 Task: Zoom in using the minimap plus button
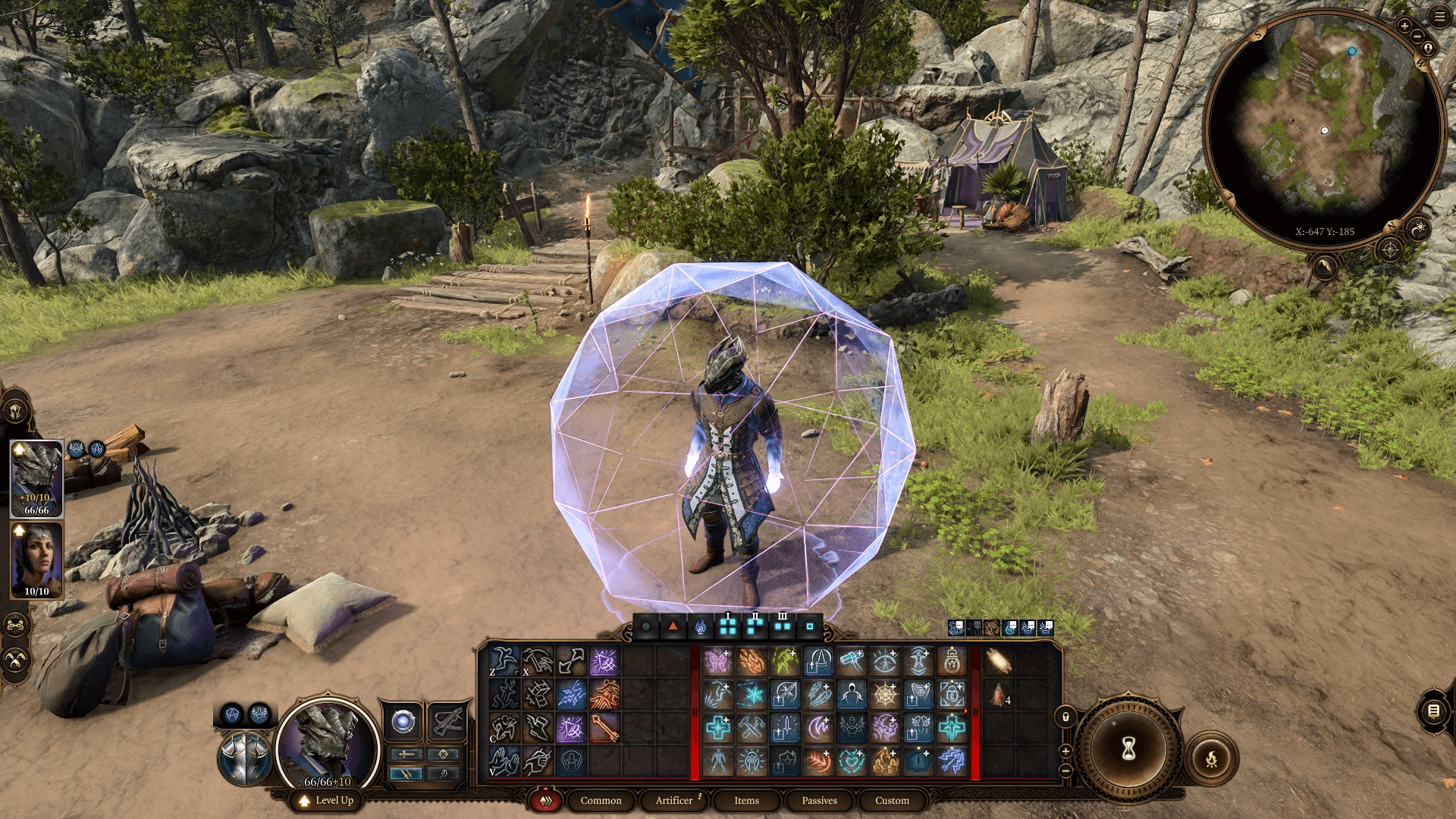1406,27
